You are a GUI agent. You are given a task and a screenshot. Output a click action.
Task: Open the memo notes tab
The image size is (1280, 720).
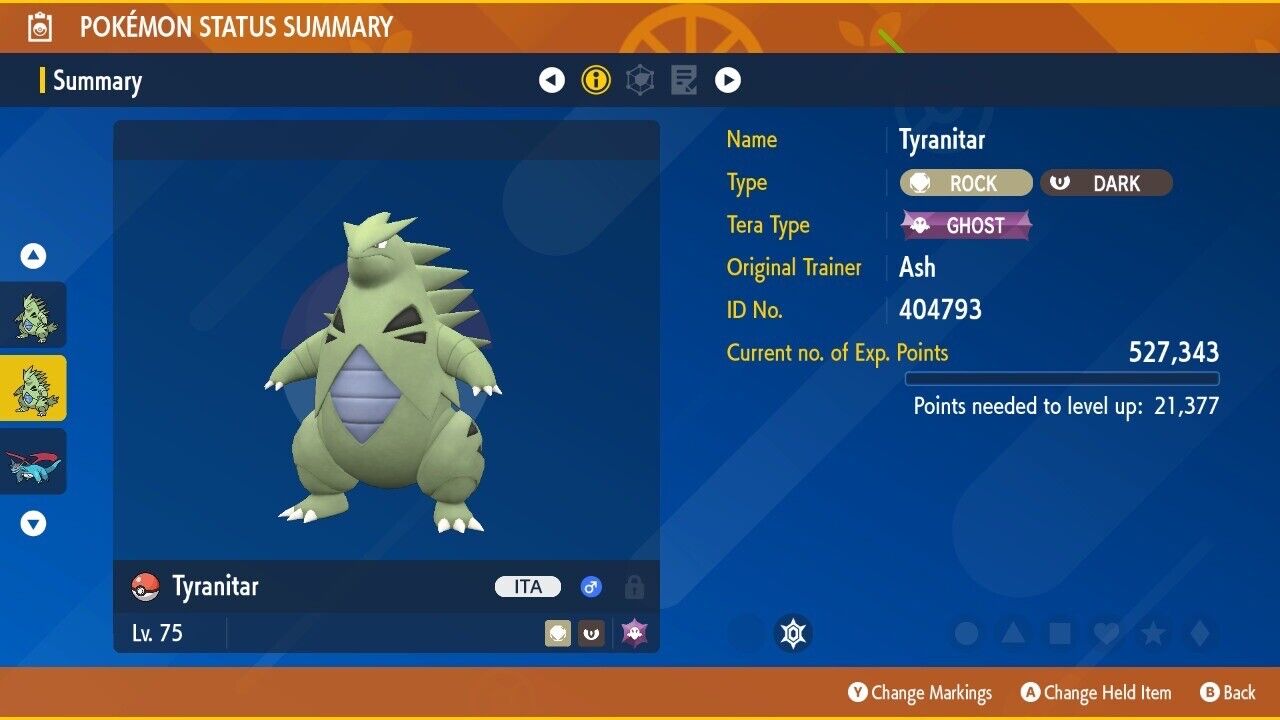pos(684,80)
